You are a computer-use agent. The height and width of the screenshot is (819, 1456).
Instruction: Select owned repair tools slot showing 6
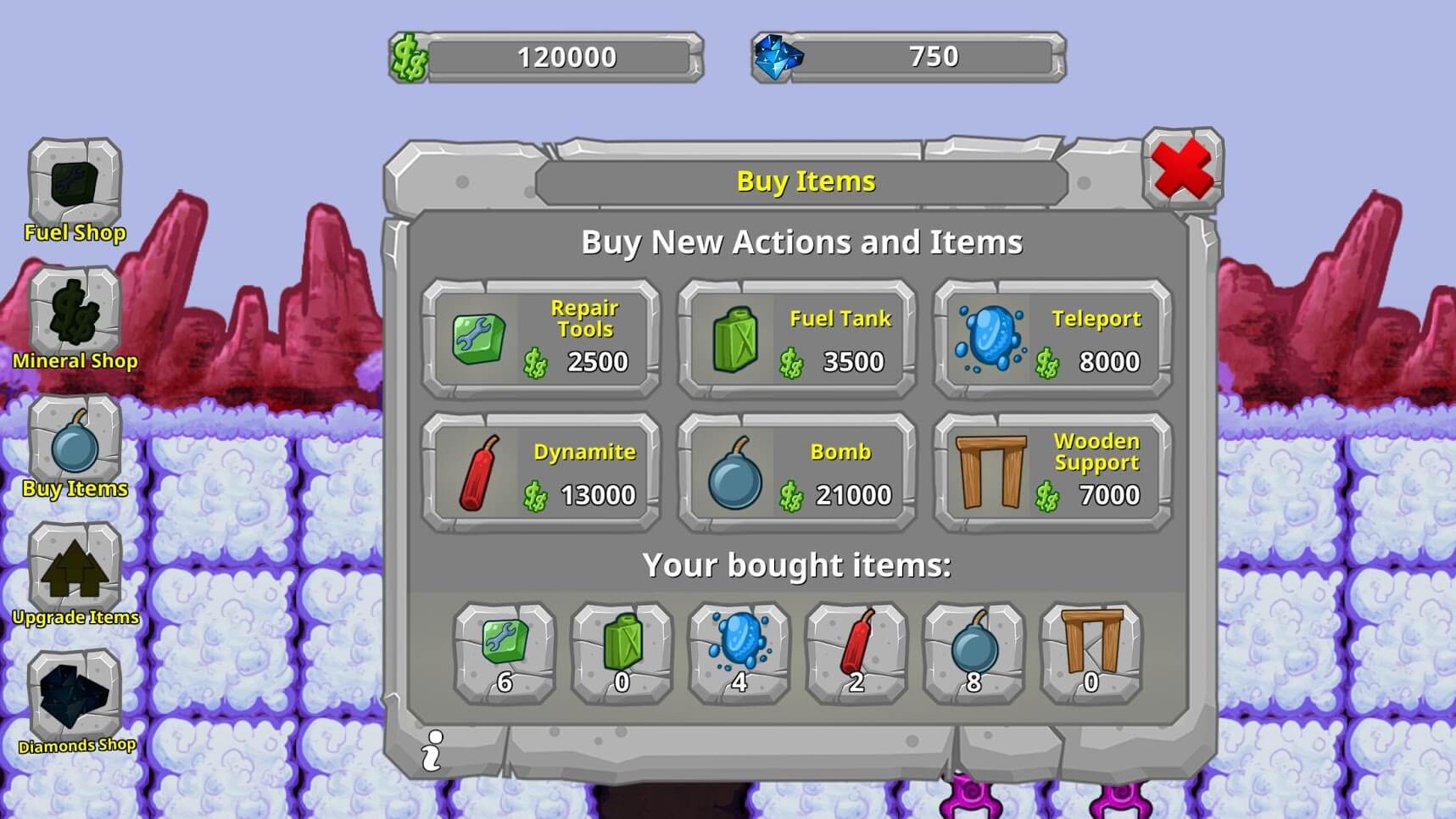(505, 653)
